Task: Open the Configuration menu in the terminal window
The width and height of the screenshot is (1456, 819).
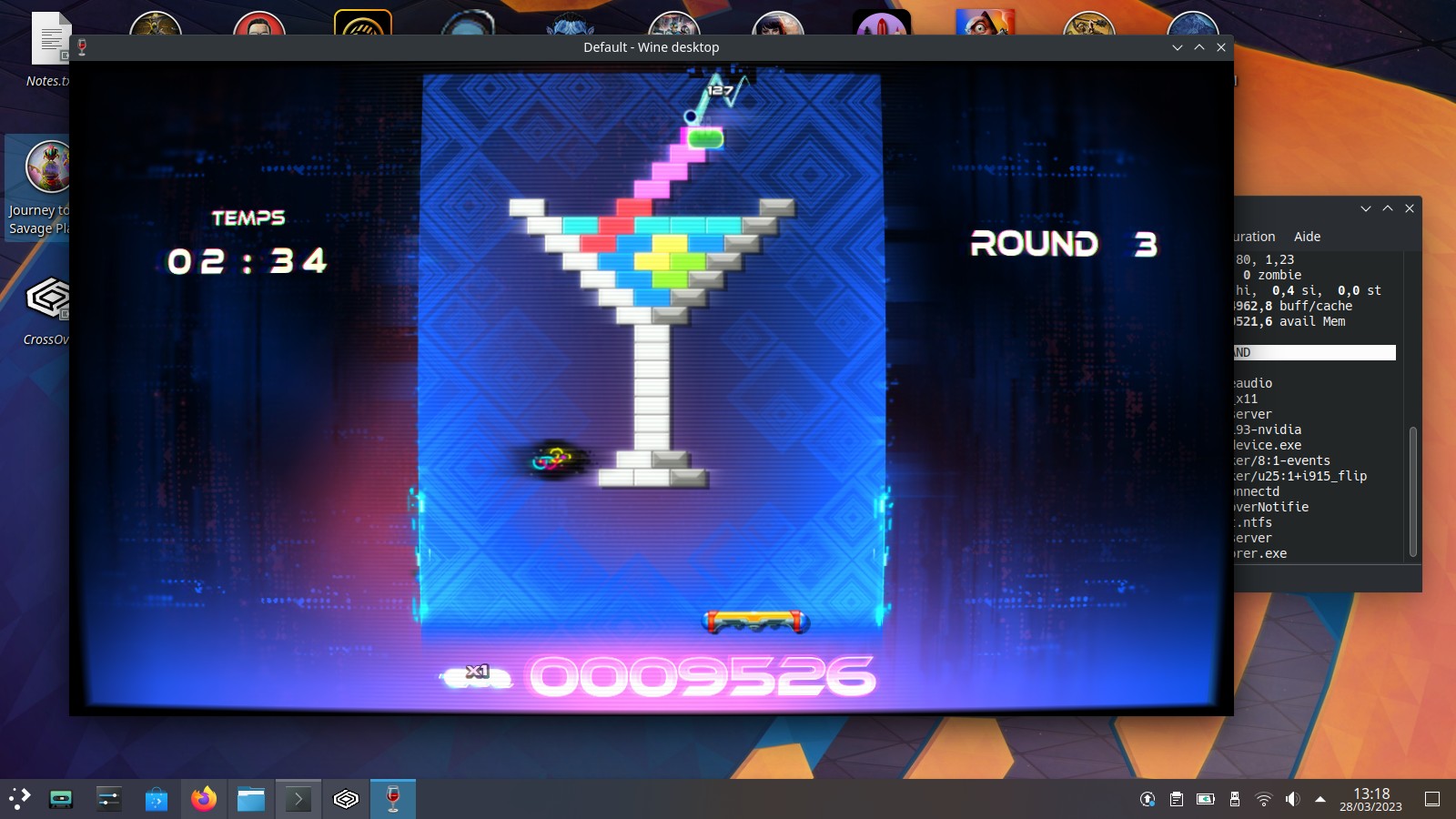Action: coord(1256,237)
